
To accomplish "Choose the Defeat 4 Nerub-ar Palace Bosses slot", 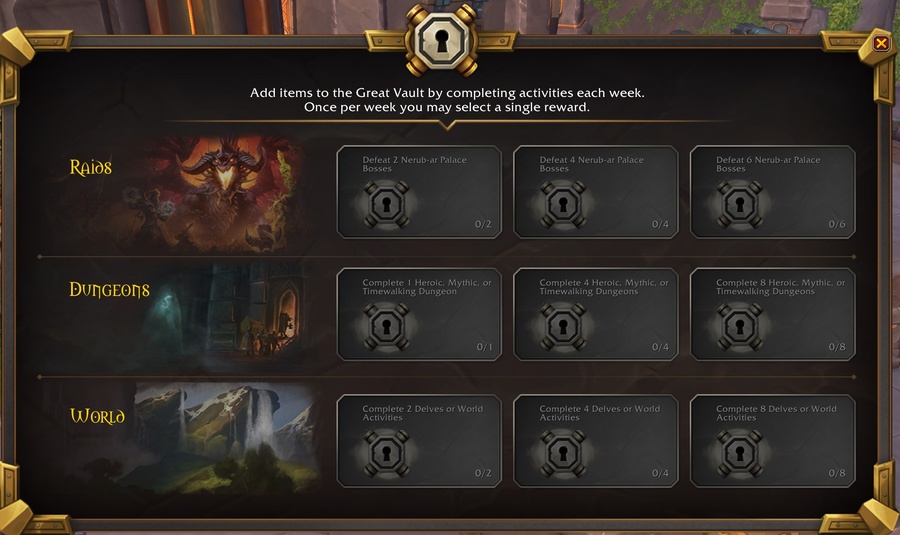I will 596,192.
